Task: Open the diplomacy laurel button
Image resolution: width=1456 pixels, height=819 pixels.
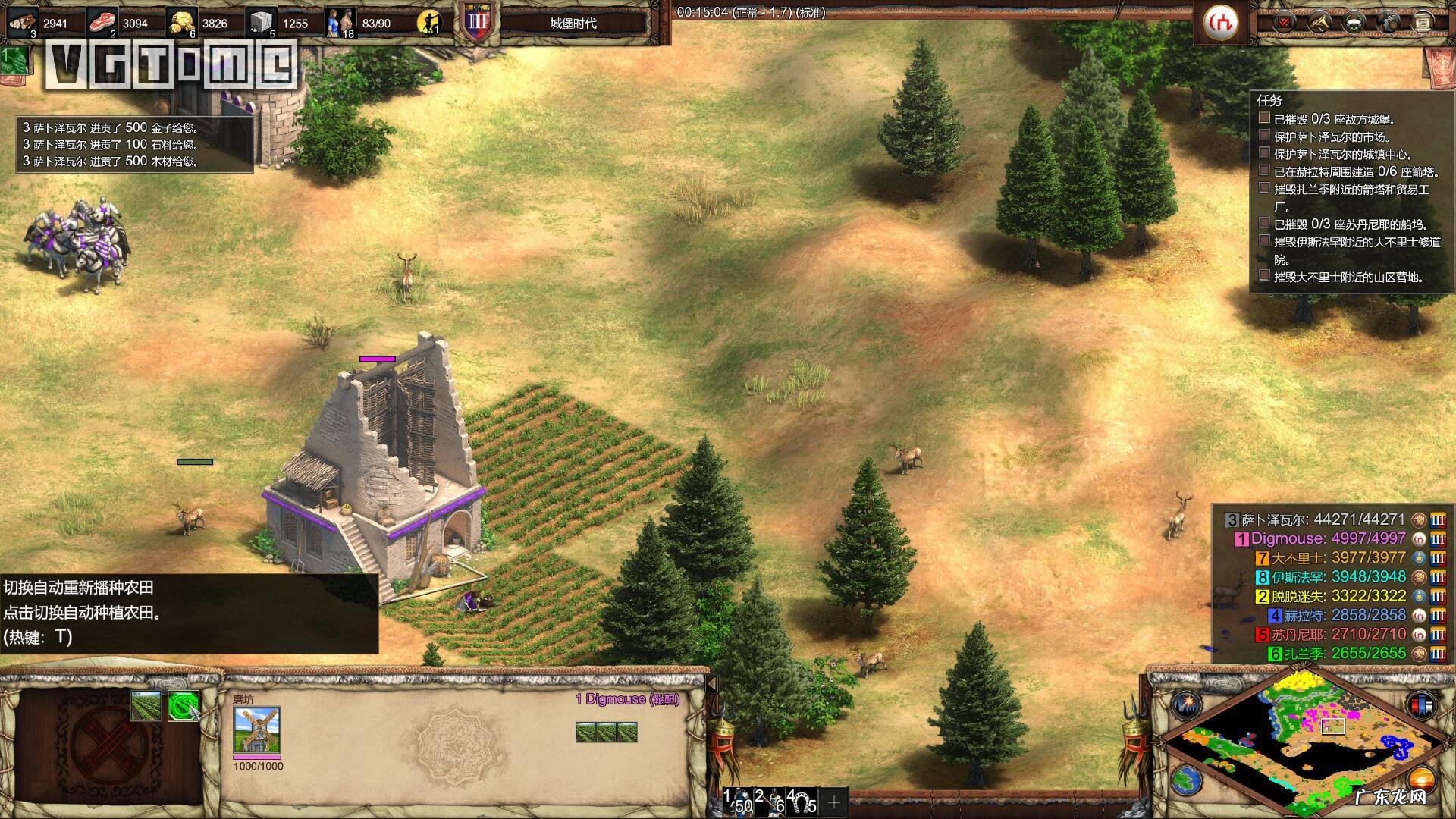Action: (1354, 23)
